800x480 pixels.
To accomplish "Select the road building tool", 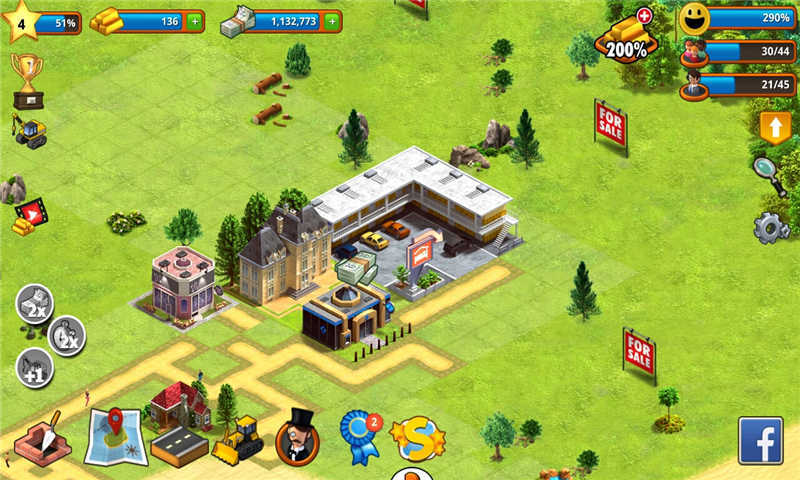I will [179, 446].
